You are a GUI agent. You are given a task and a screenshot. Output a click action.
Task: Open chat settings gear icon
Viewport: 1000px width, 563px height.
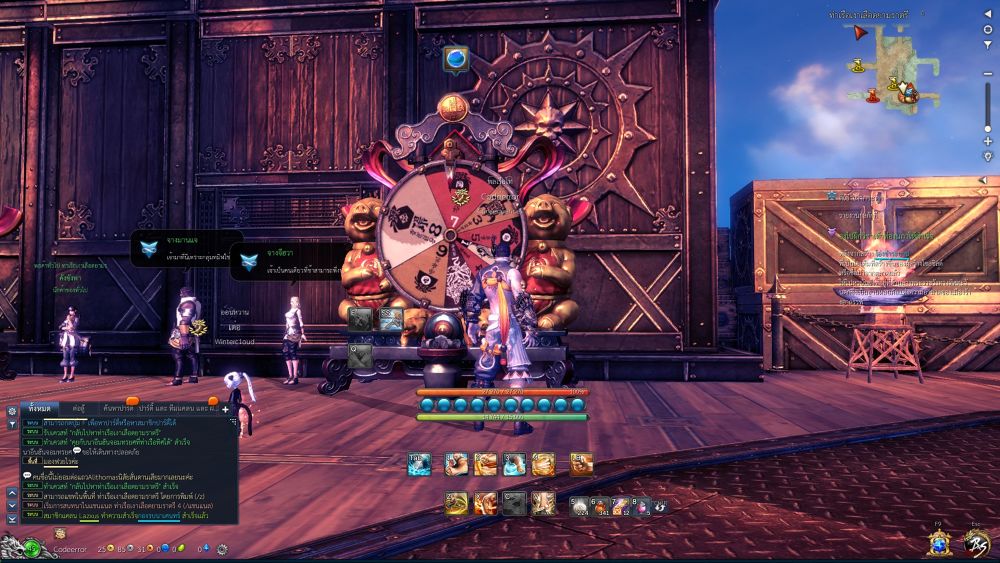pos(12,410)
